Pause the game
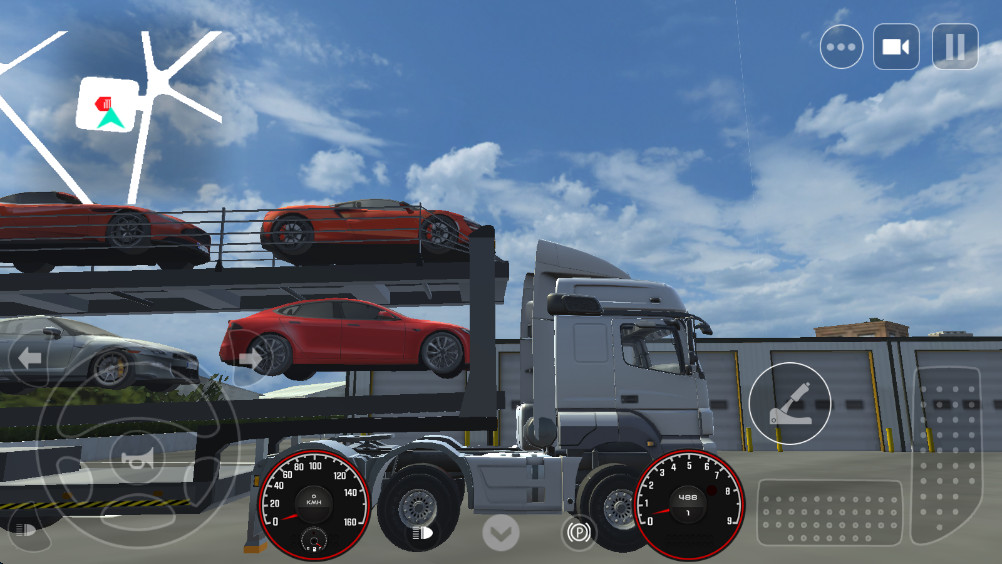This screenshot has height=564, width=1002. coord(954,47)
